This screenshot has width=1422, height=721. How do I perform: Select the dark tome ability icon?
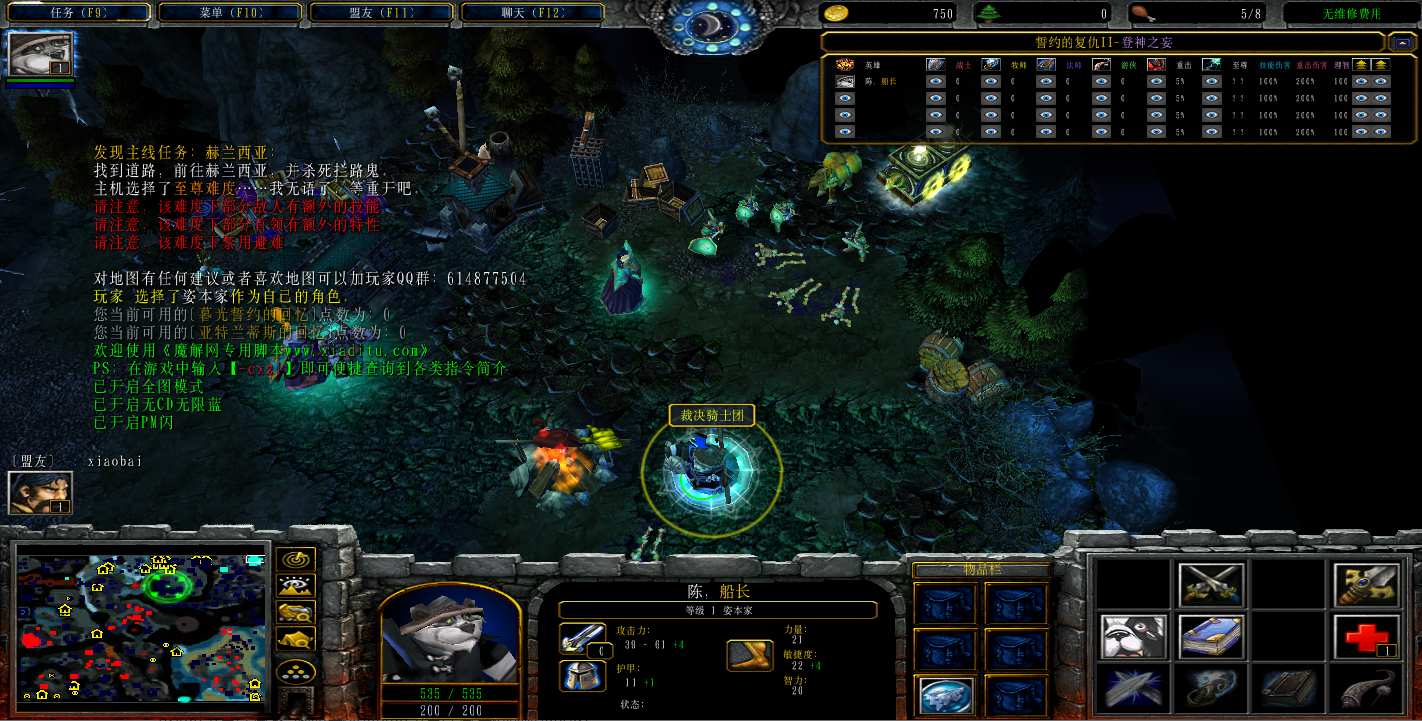point(1289,689)
